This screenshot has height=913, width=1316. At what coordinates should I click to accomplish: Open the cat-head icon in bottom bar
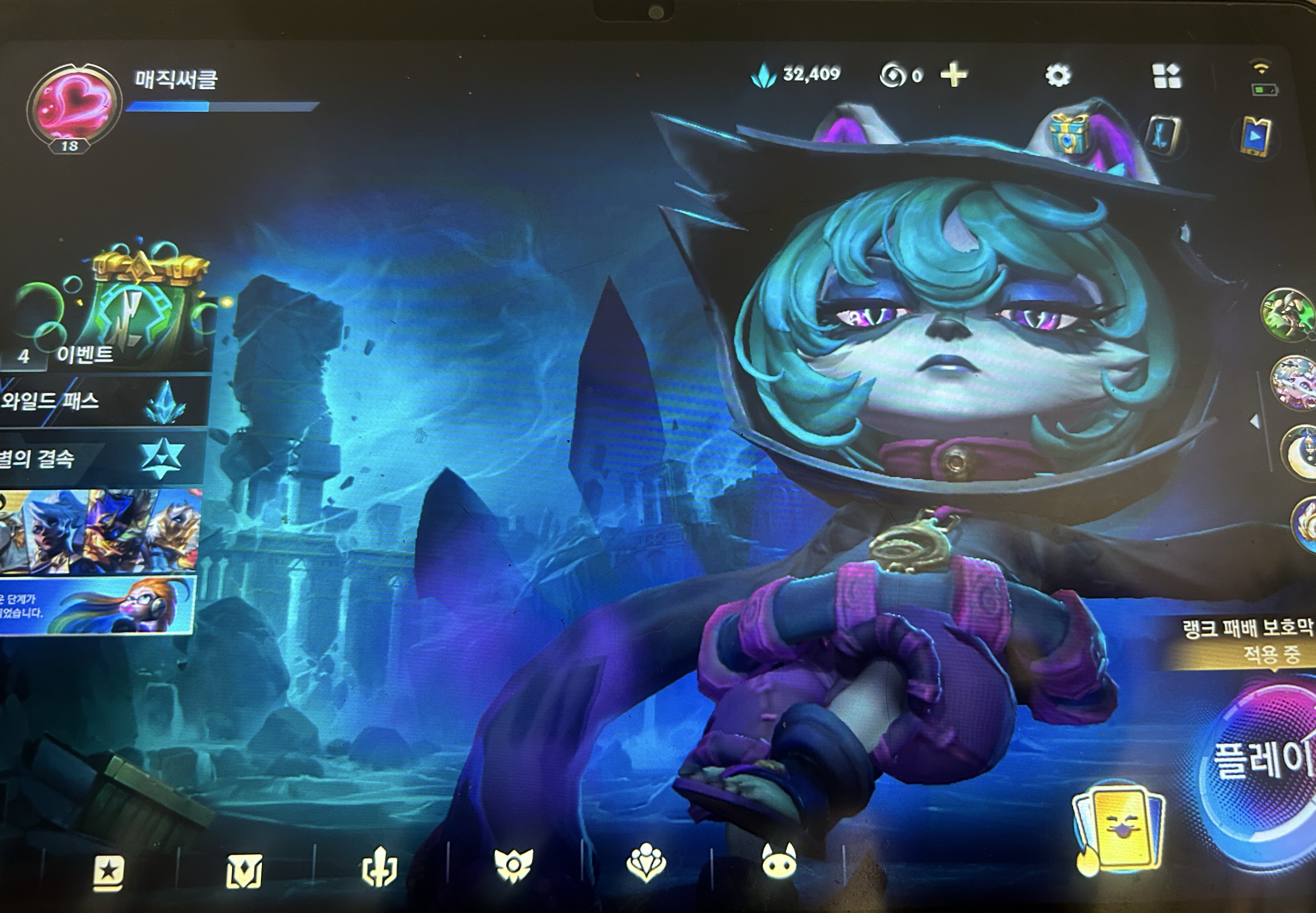778,861
